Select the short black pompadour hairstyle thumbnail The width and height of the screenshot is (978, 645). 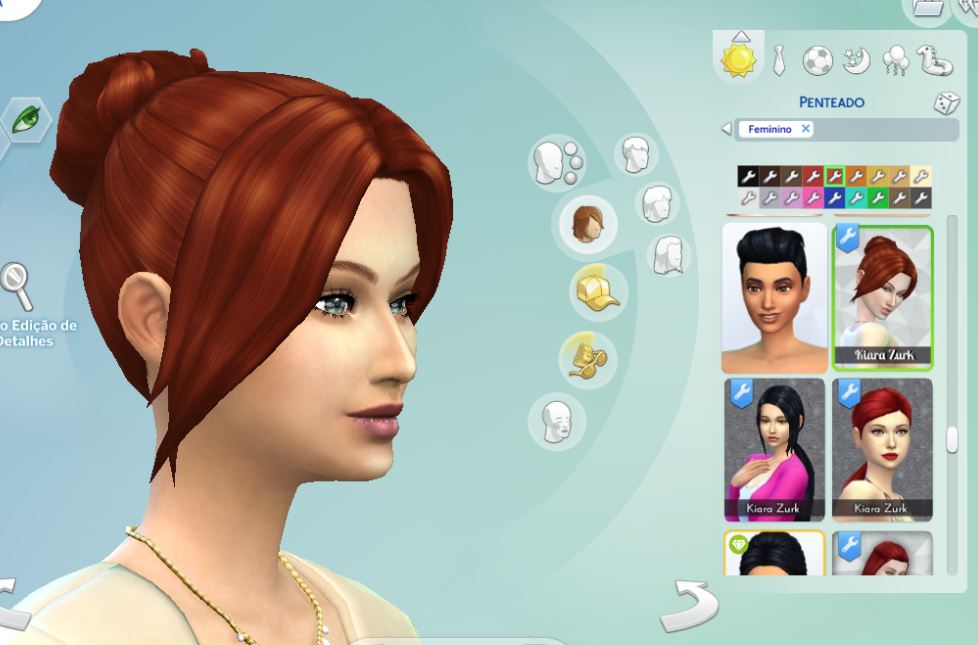[x=774, y=297]
